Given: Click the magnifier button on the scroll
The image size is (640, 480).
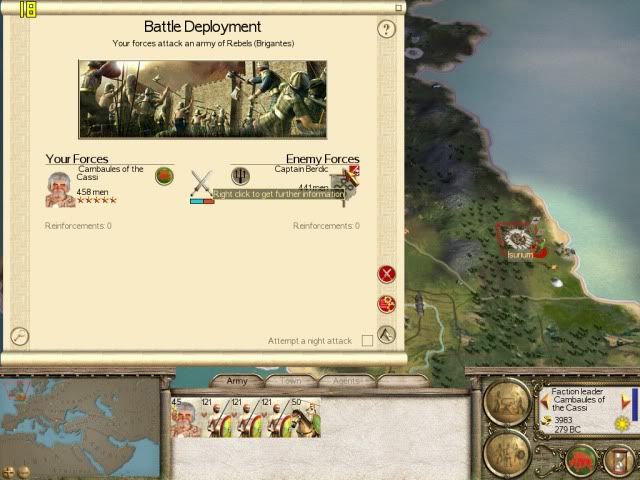Looking at the screenshot, I should (18, 336).
